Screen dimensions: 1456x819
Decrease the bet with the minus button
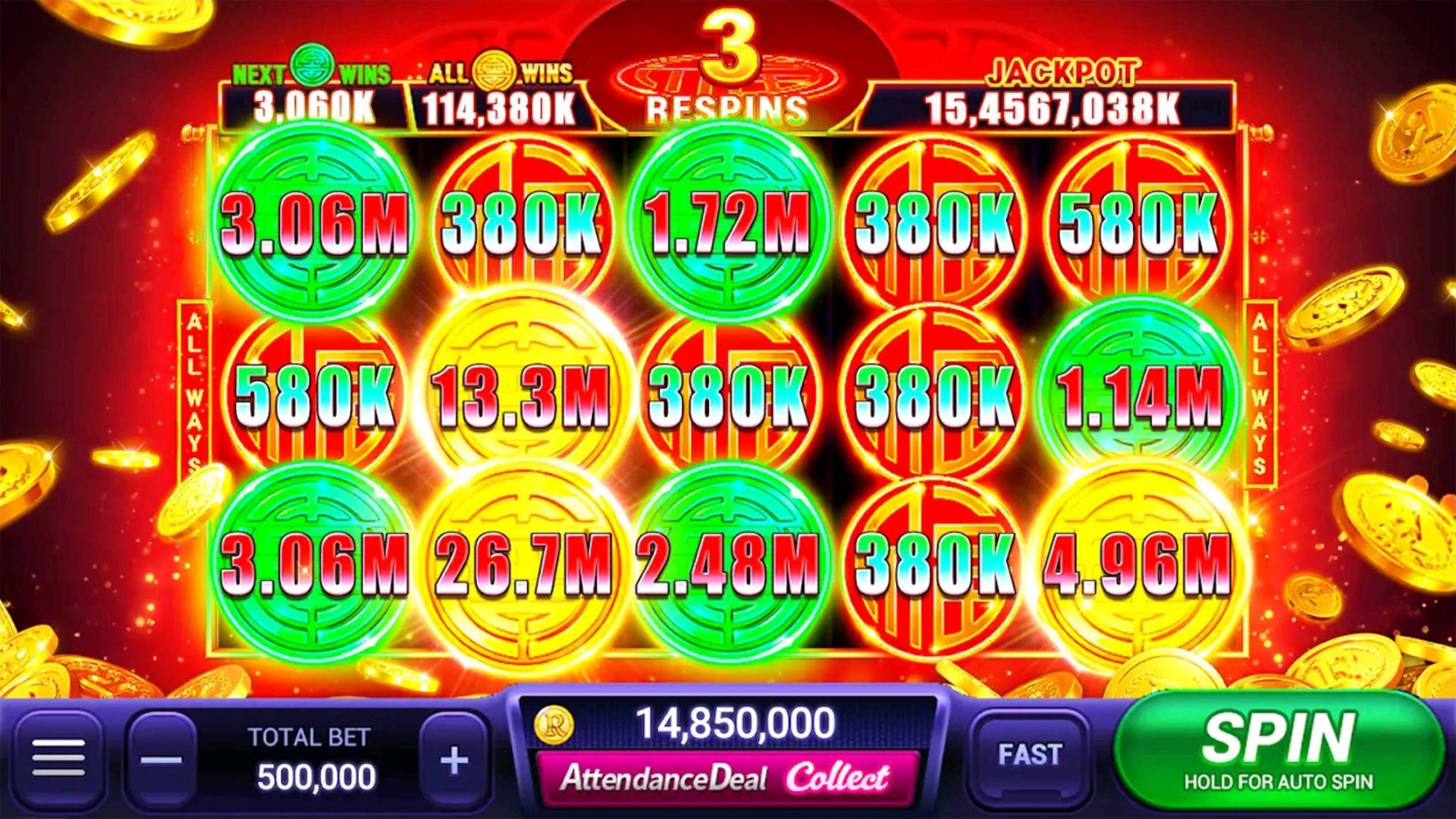coord(163,758)
